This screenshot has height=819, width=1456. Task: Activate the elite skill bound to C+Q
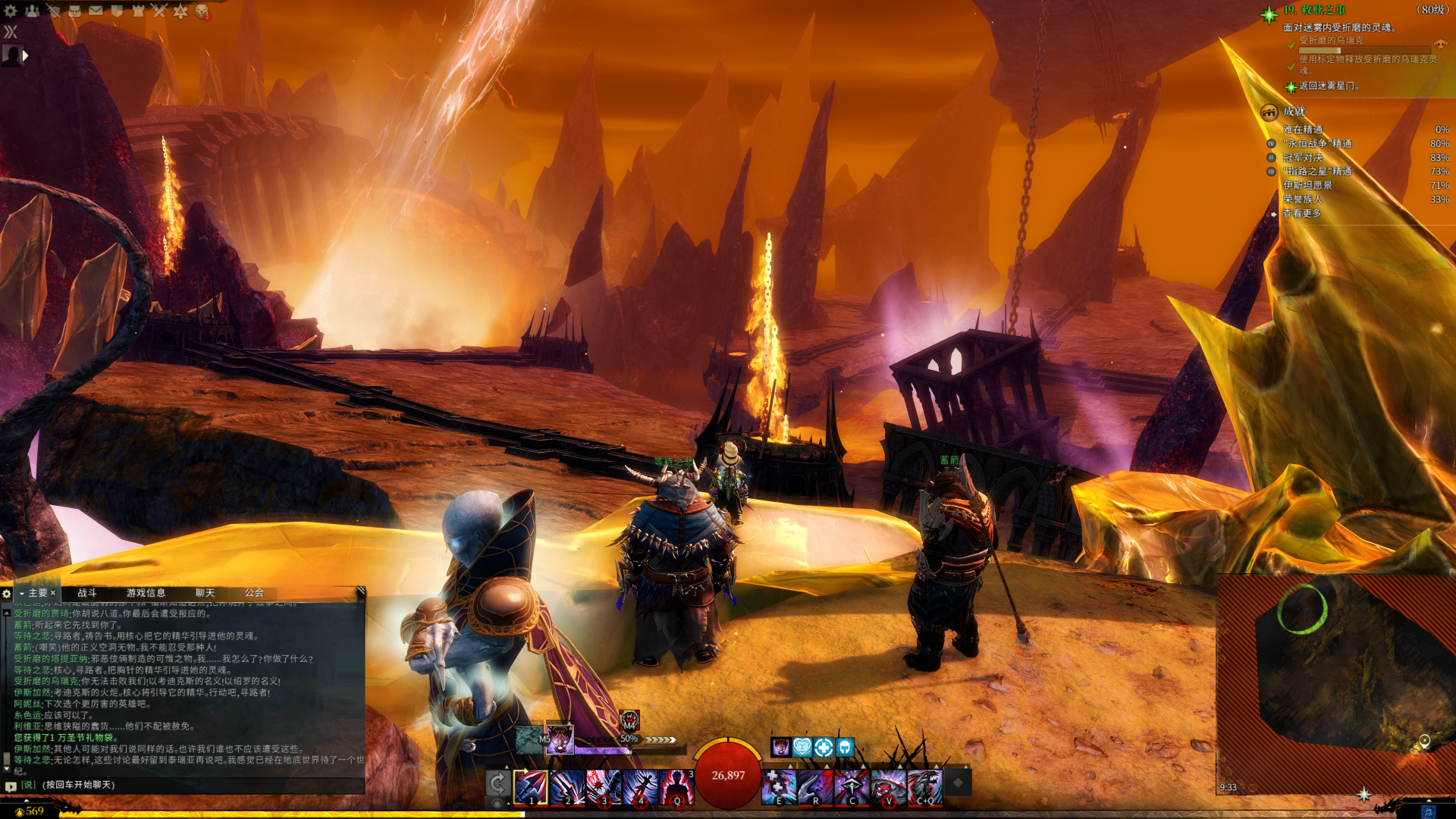(925, 787)
